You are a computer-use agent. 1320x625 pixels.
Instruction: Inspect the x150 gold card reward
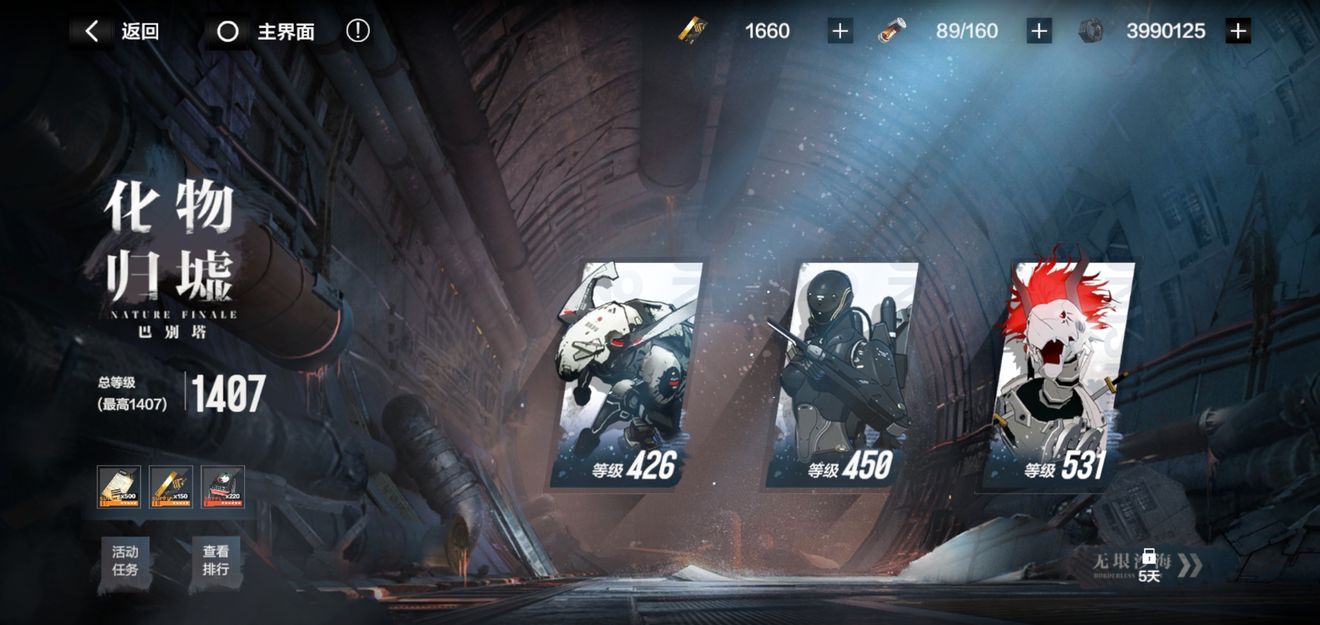click(171, 487)
